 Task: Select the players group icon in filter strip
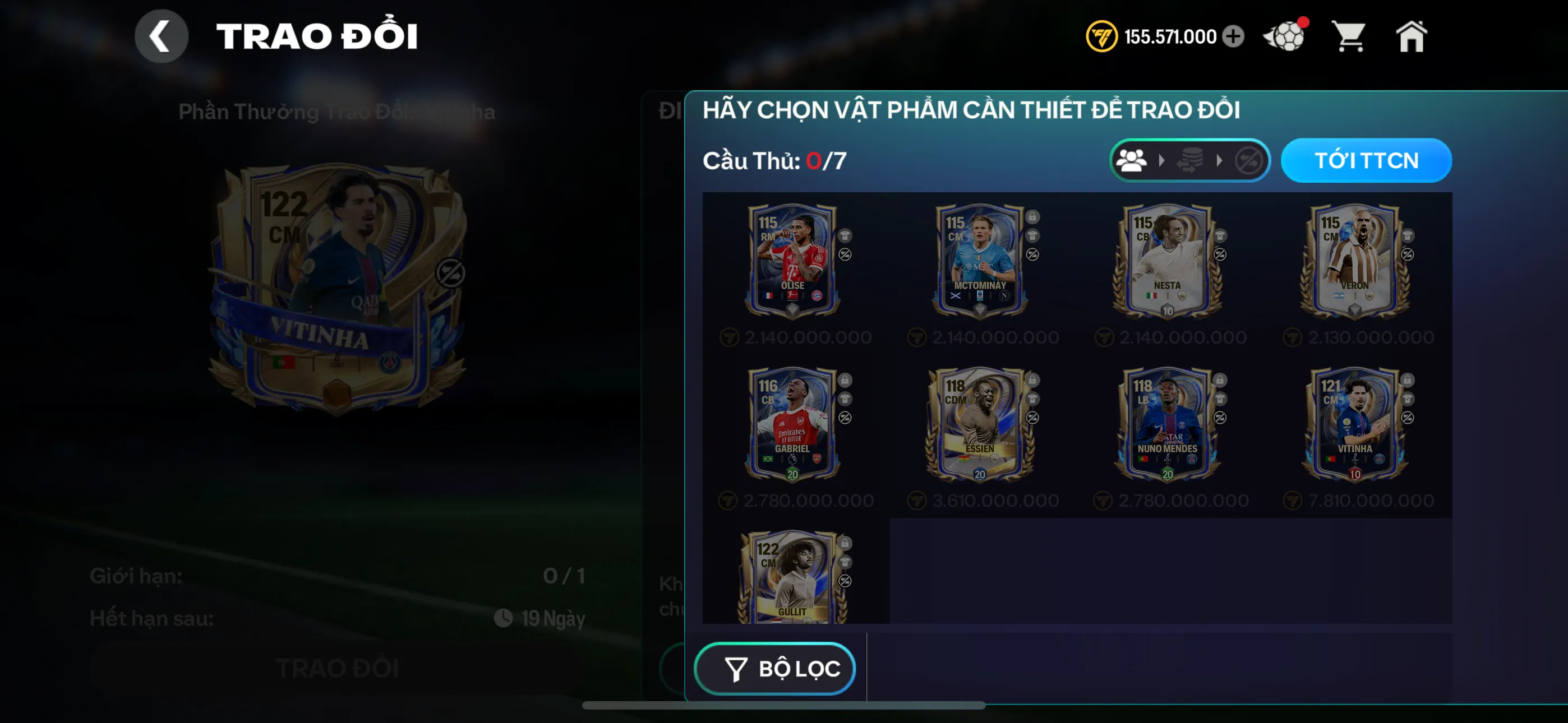pyautogui.click(x=1133, y=160)
